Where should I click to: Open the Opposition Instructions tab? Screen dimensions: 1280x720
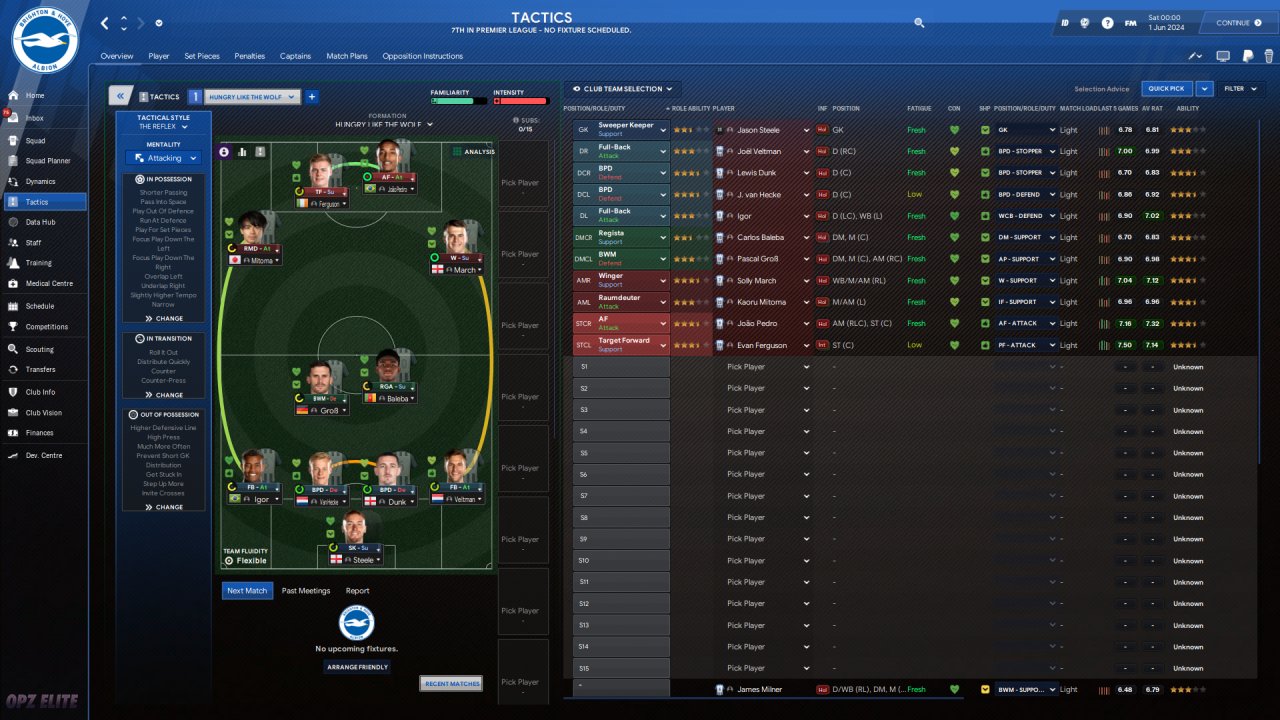coord(422,56)
